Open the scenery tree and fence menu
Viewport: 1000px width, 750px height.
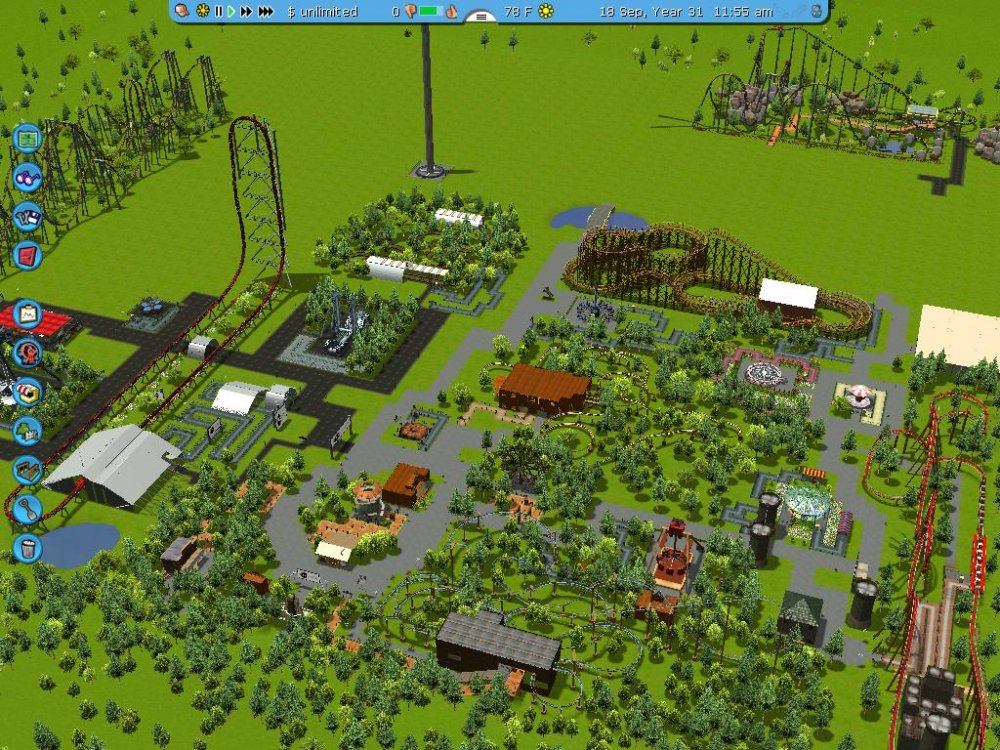pyautogui.click(x=27, y=431)
